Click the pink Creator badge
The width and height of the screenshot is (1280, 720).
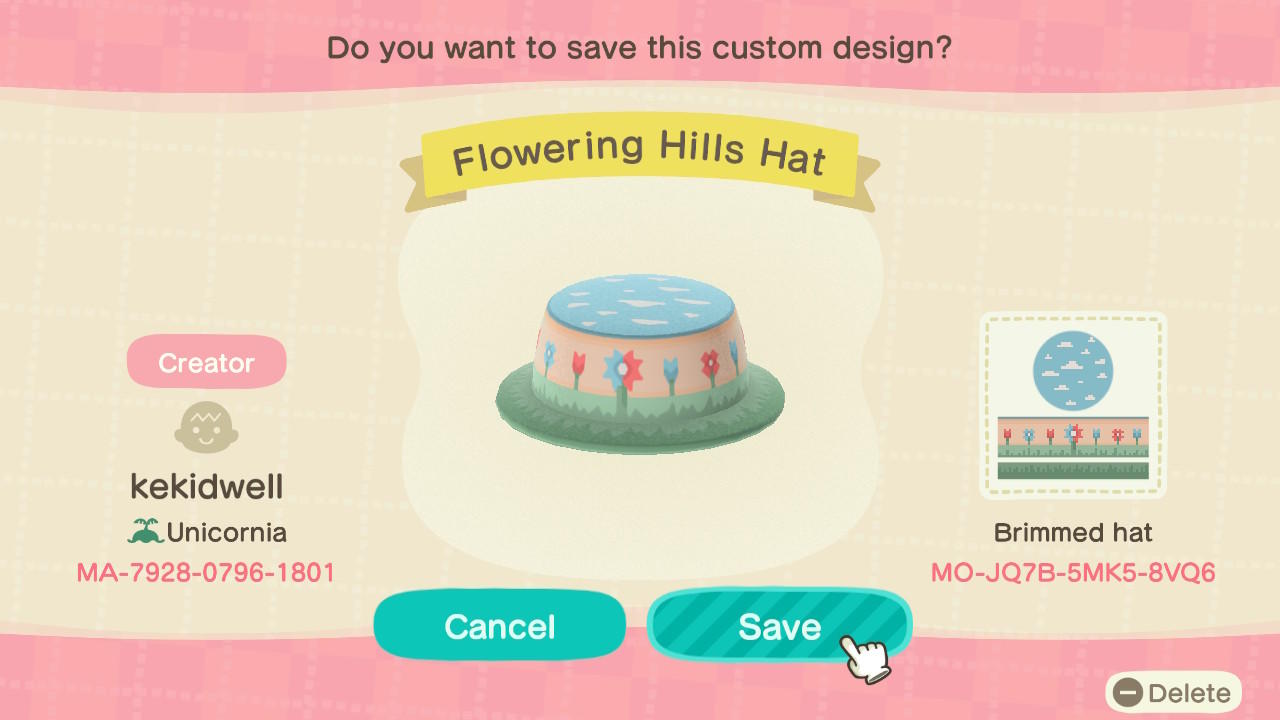206,362
